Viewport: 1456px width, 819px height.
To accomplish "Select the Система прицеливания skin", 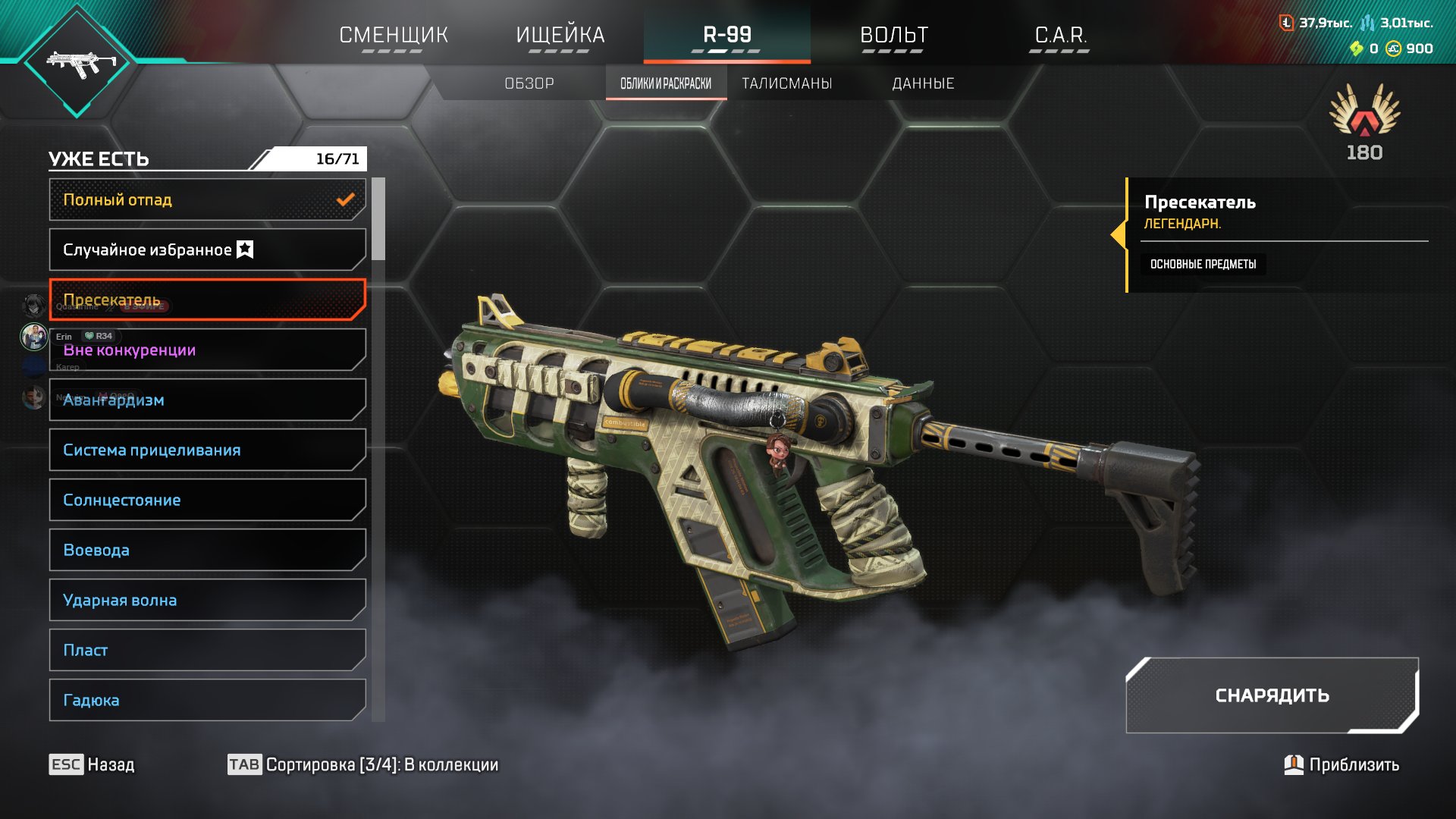I will coord(207,450).
